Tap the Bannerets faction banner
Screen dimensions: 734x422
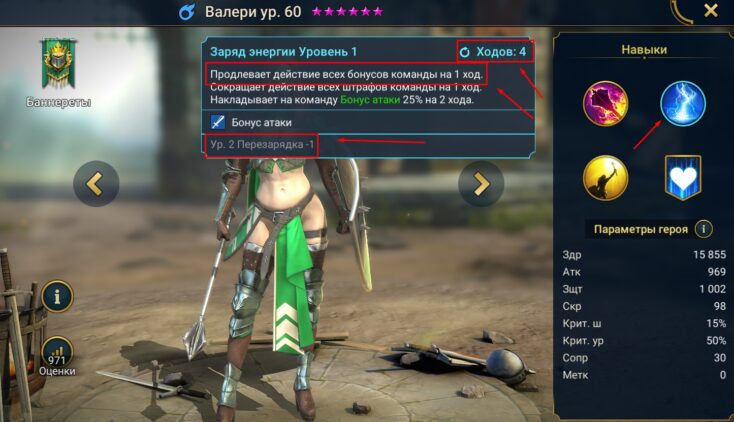tap(56, 66)
